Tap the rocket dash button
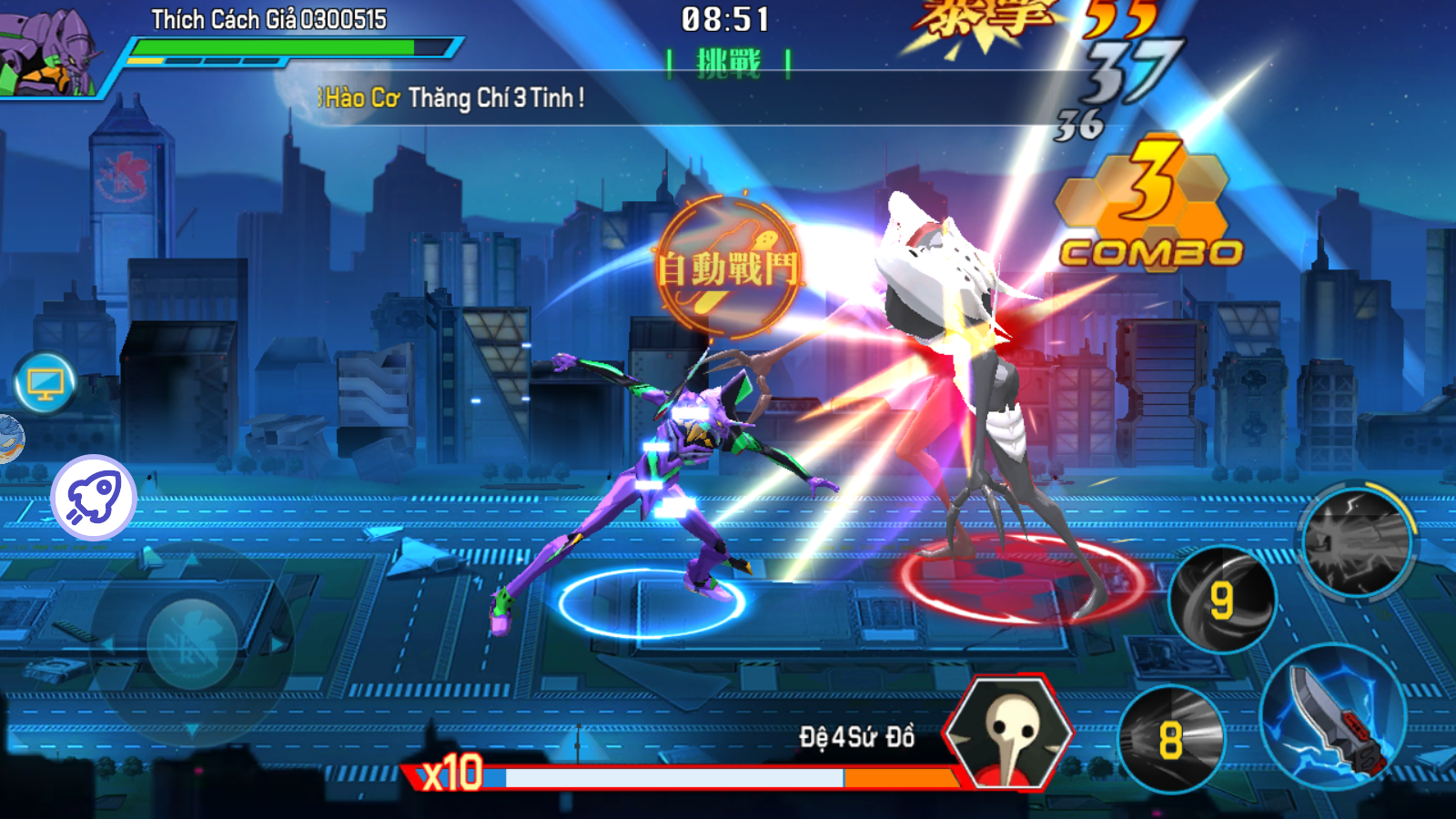Screen dimensions: 1456x819 94,499
